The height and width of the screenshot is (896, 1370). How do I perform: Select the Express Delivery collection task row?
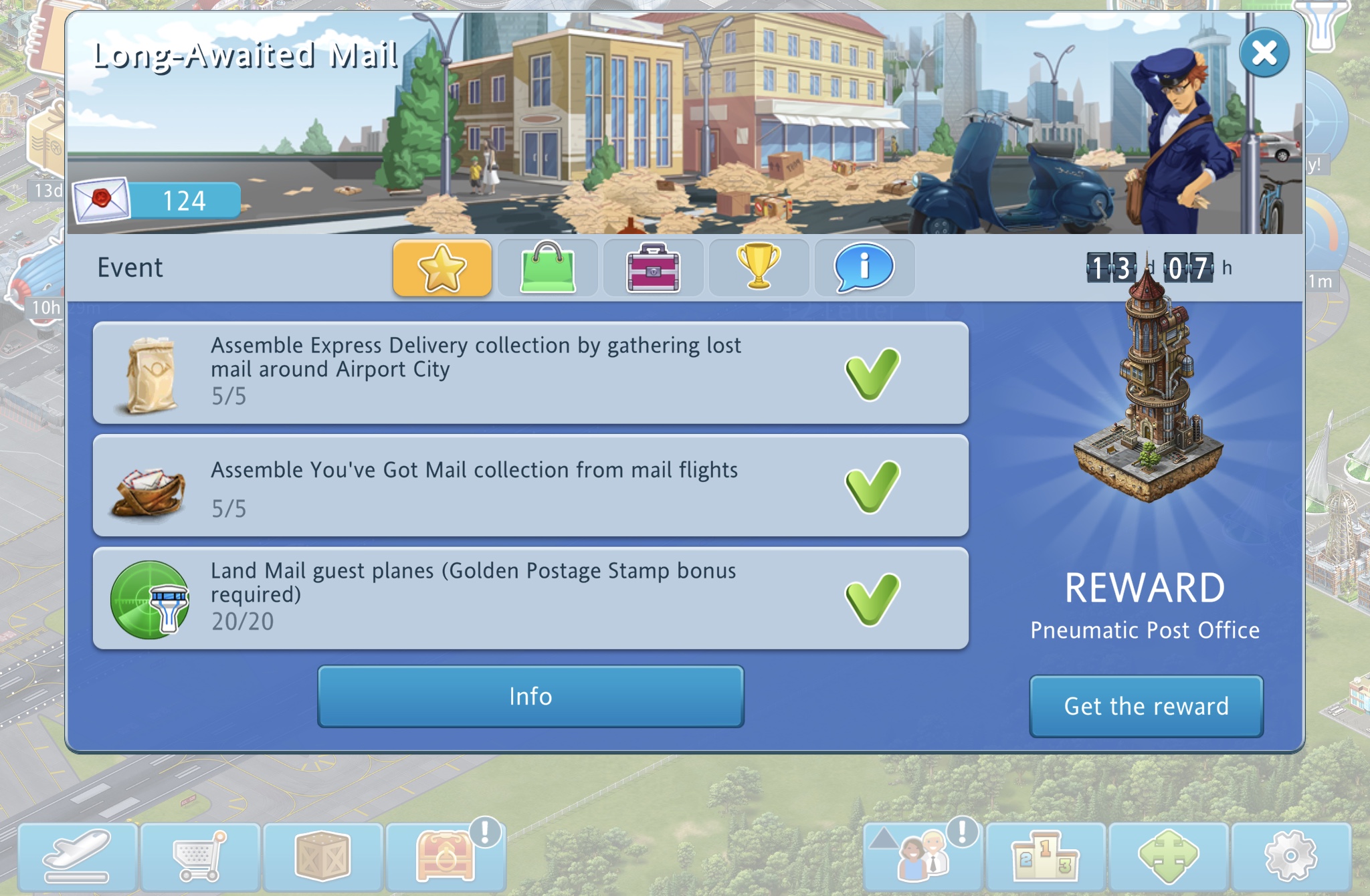click(530, 372)
